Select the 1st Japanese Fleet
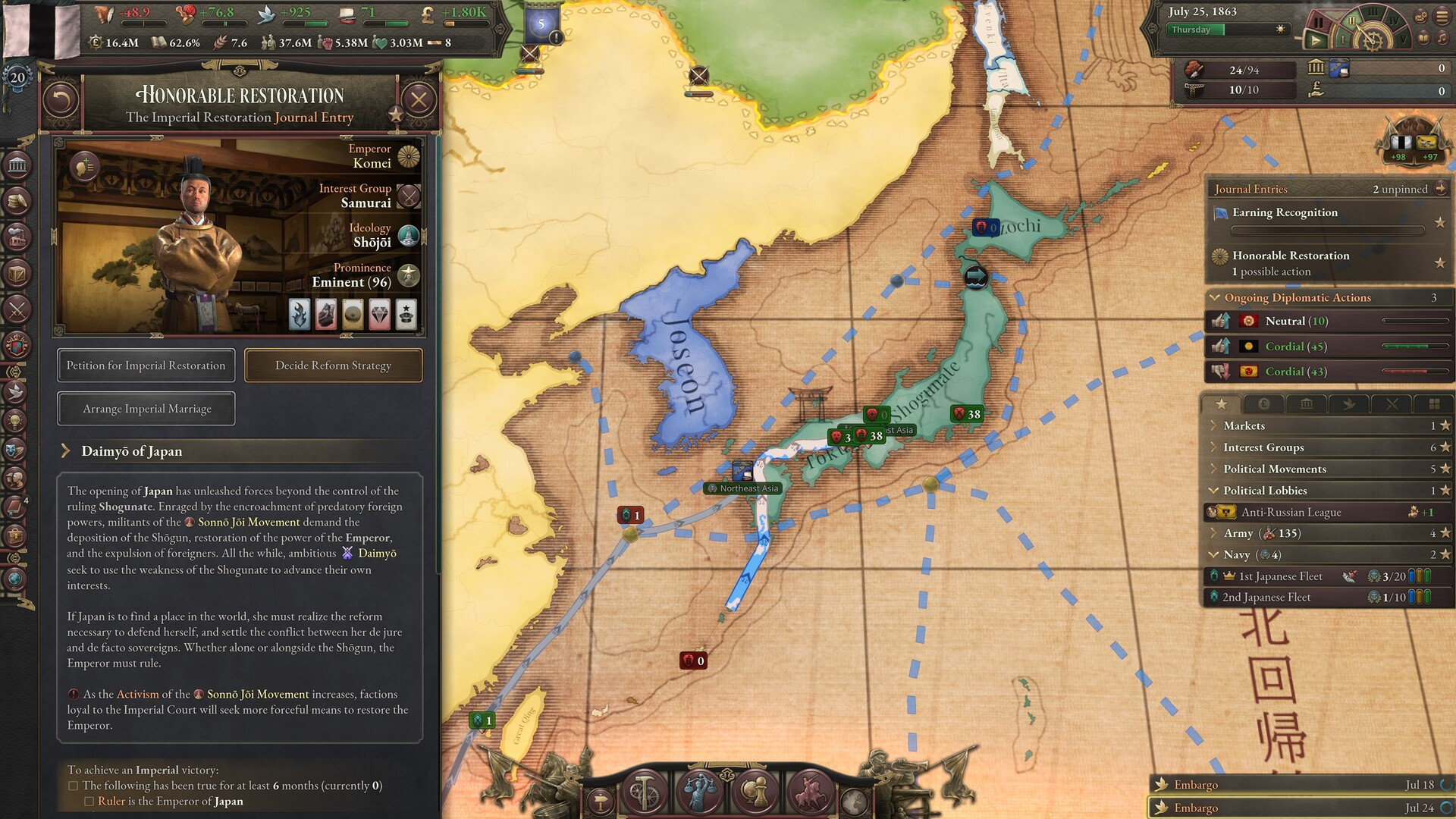1456x819 pixels. click(x=1280, y=576)
